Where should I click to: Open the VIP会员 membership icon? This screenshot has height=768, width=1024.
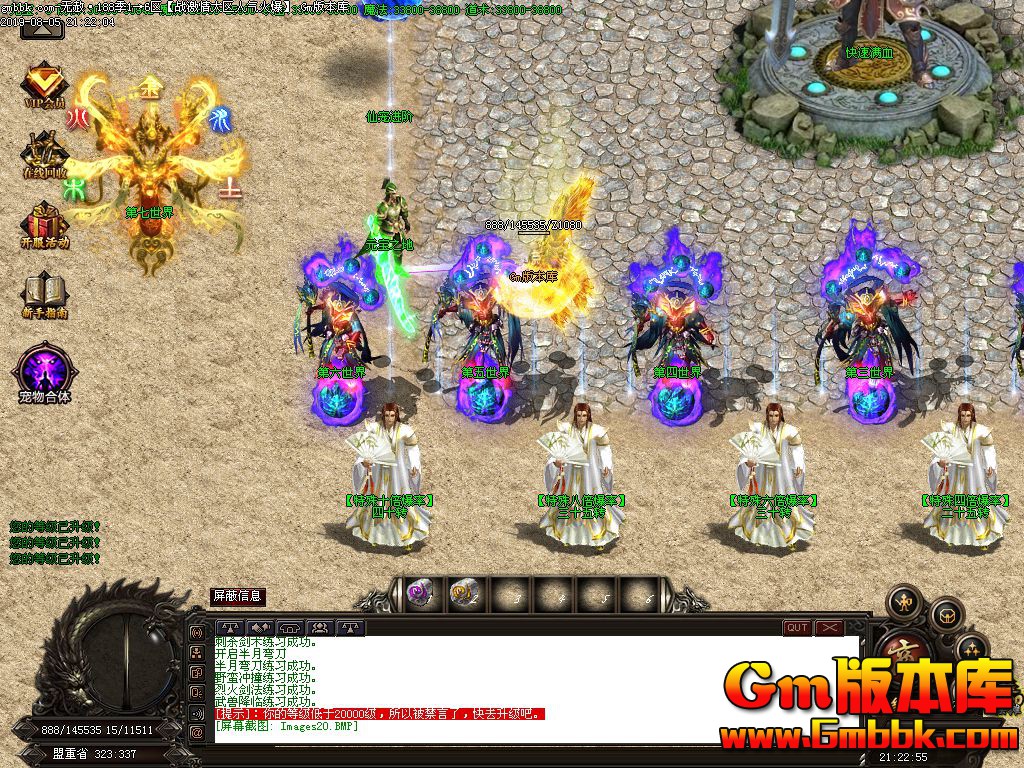click(x=45, y=86)
